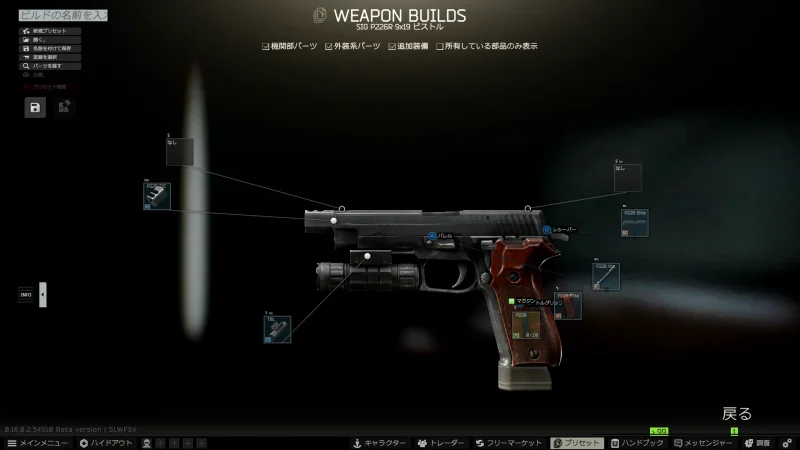Screen dimensions: 800x450
Task: Select the P226 slide part slot
Action: point(634,222)
